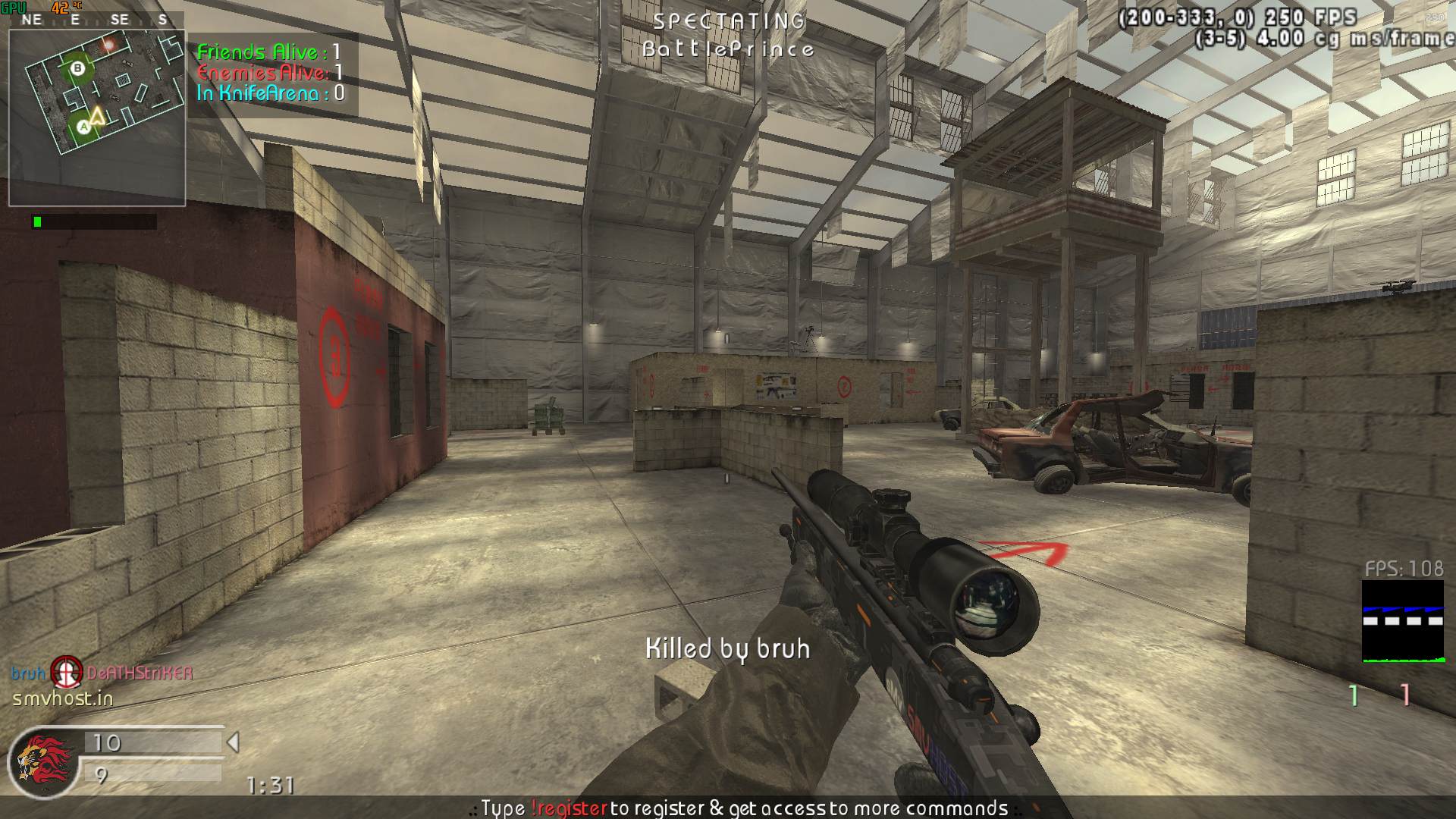Click the red lion emblem icon
Viewport: 1456px width, 819px height.
pyautogui.click(x=42, y=761)
